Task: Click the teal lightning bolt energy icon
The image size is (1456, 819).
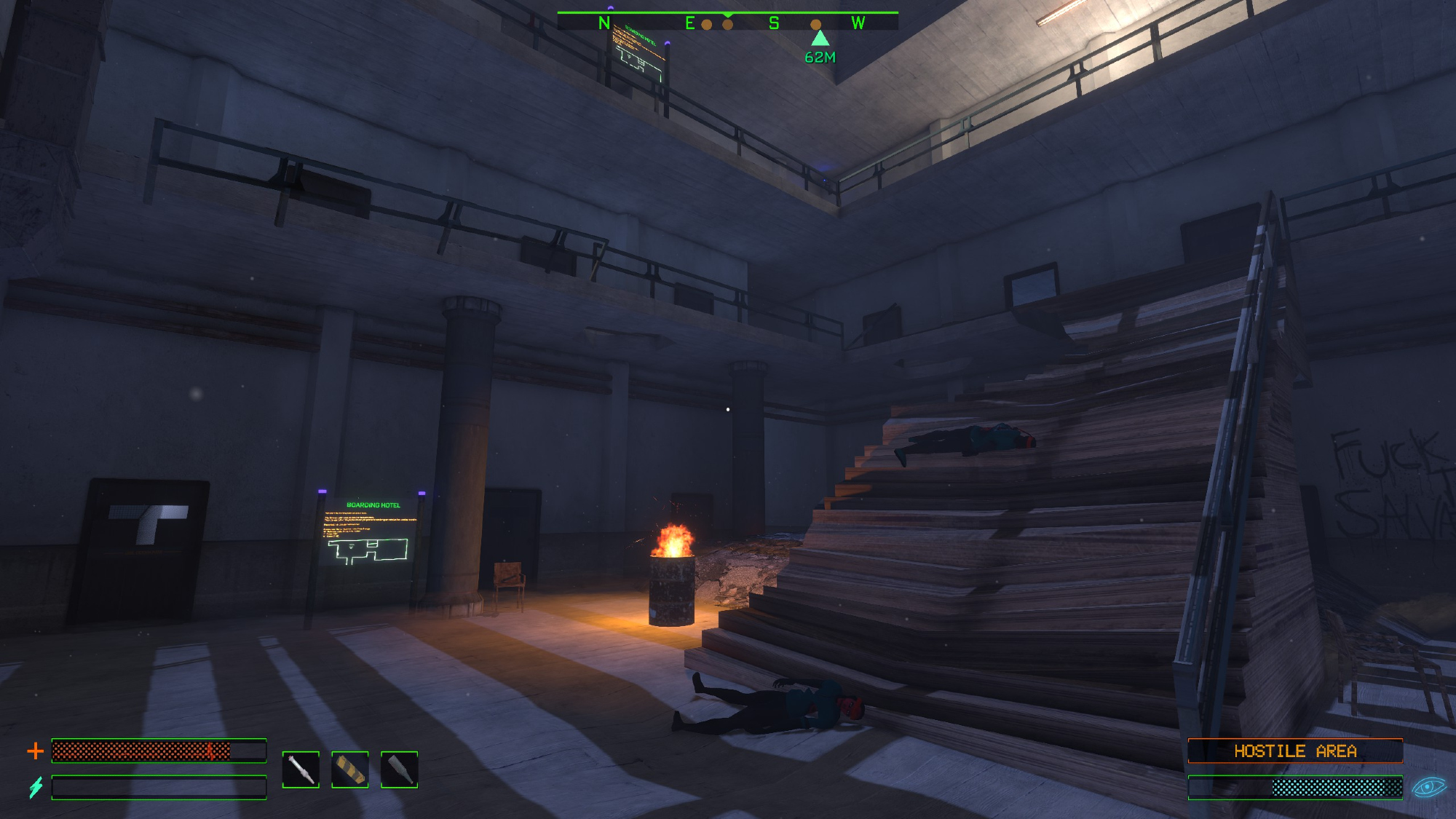Action: [36, 787]
